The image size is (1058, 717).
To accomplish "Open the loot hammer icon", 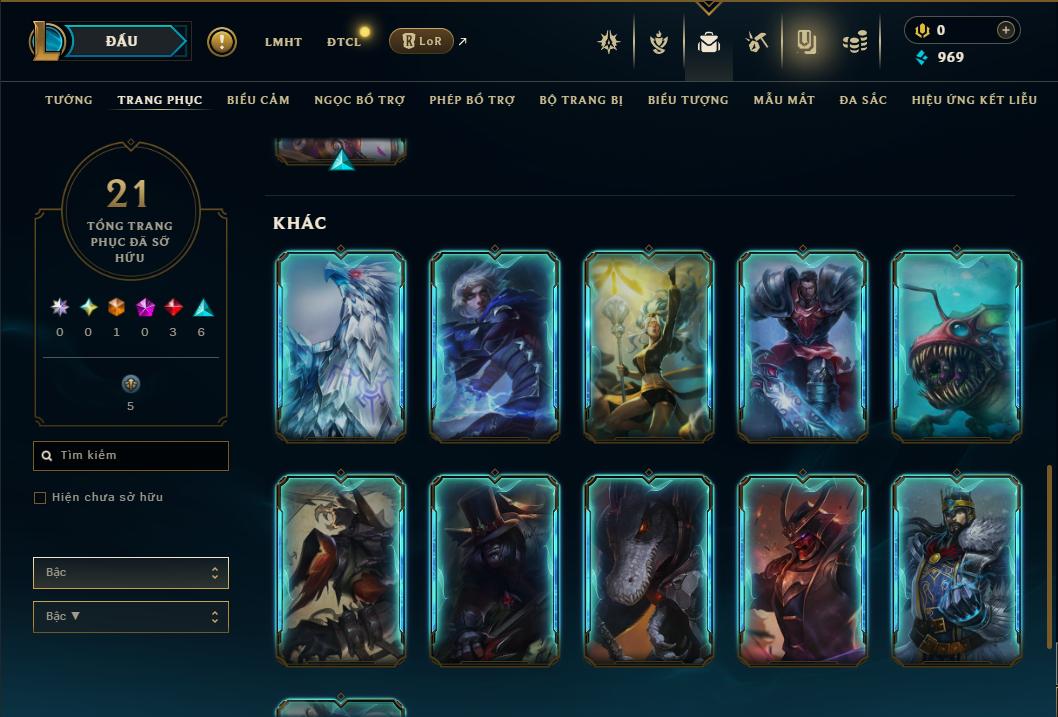I will coord(757,42).
